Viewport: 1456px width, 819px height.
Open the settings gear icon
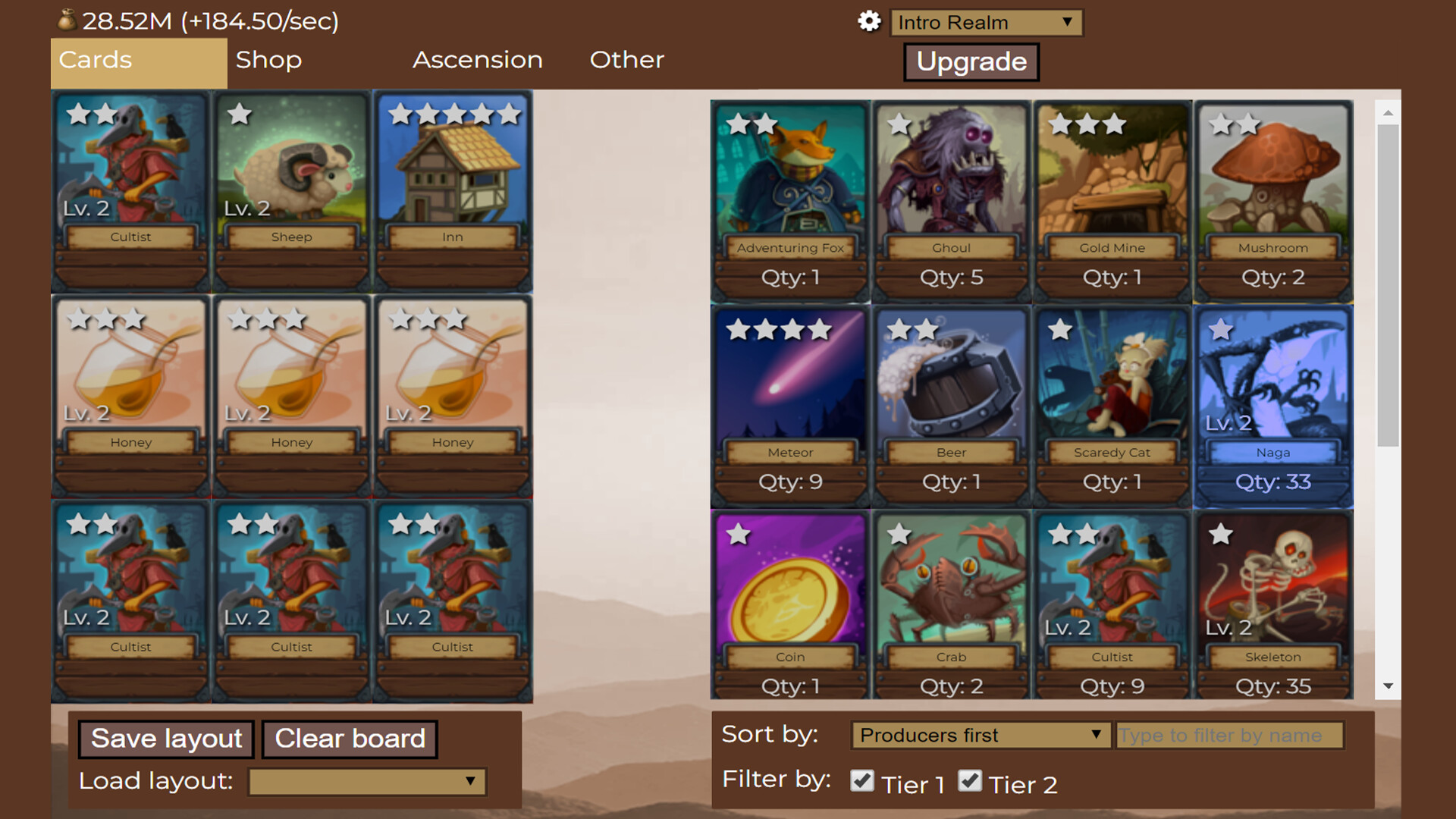(x=869, y=22)
